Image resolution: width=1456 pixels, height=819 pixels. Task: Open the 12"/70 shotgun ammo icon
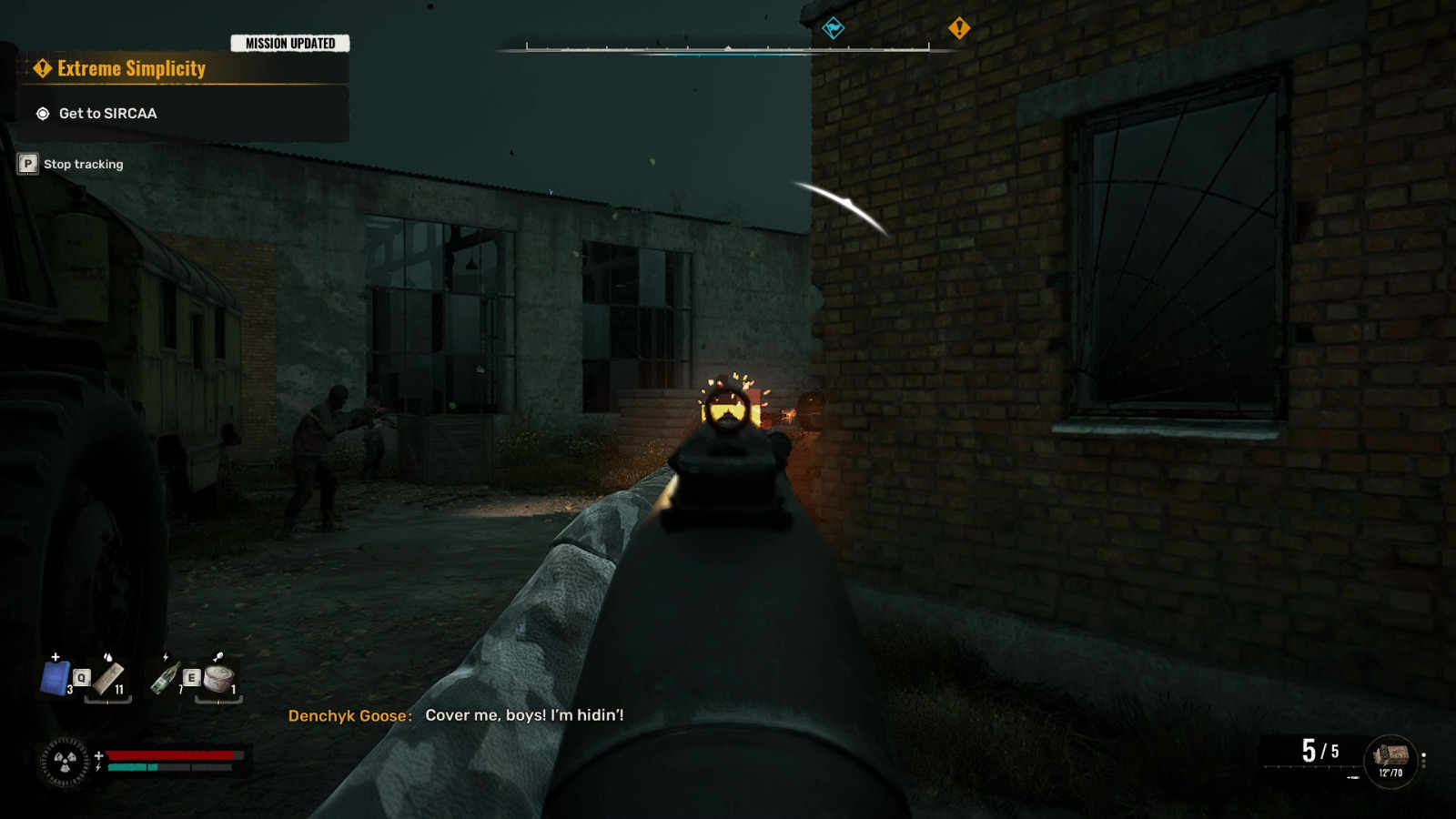pos(1390,755)
